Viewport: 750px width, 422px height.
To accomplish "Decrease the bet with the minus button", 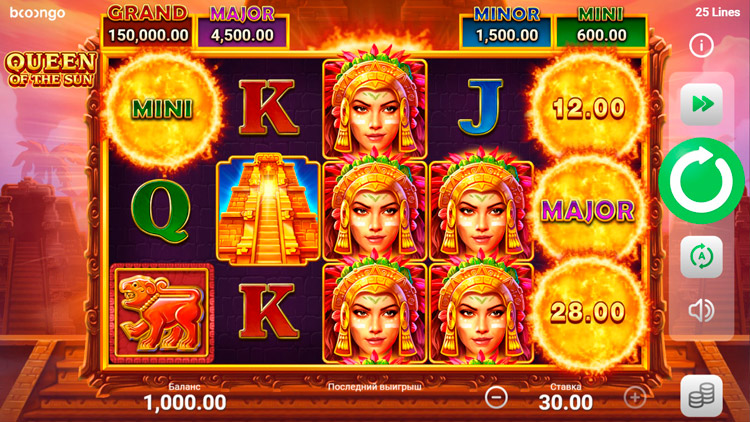I will pos(496,397).
